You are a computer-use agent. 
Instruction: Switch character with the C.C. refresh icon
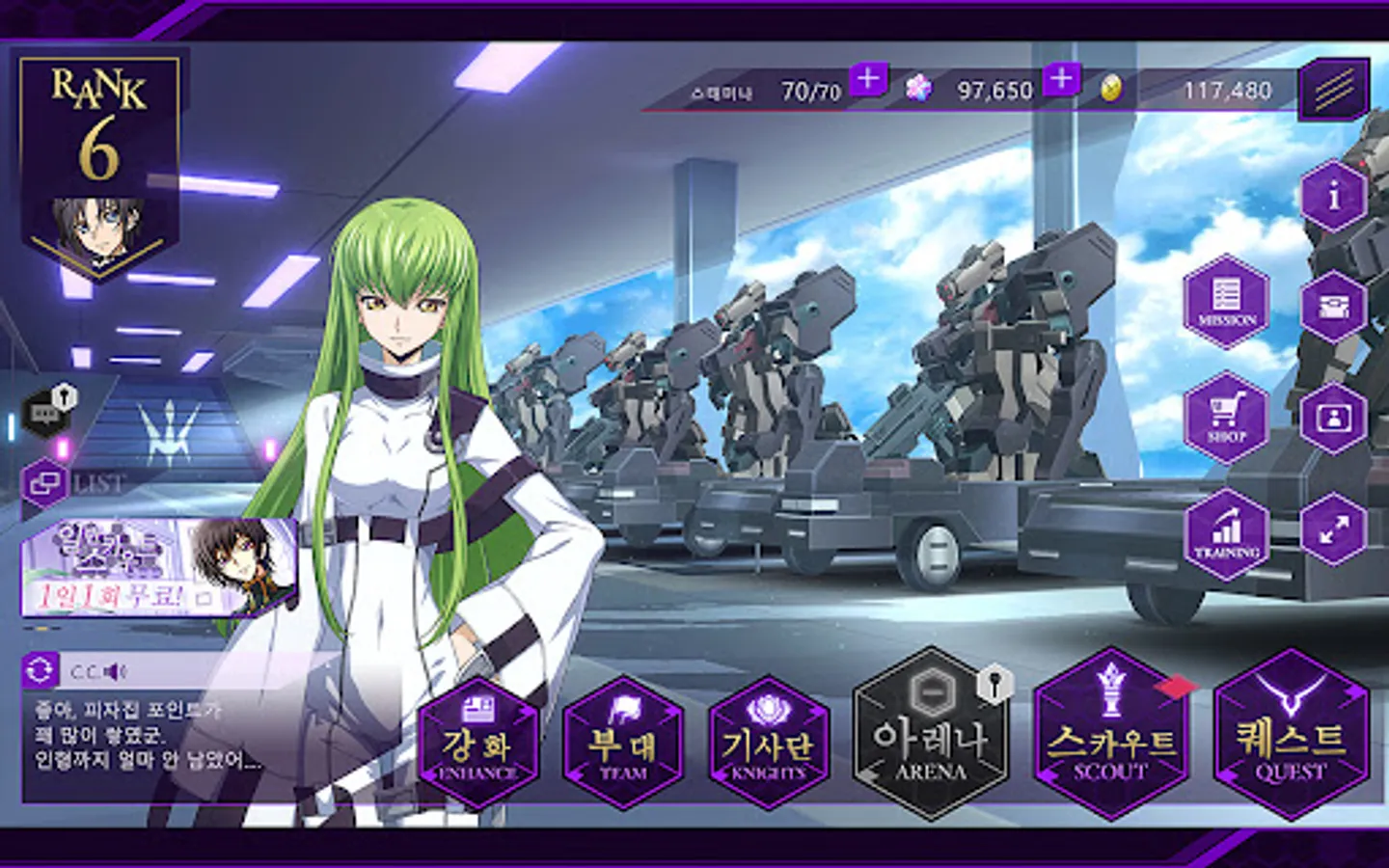coord(41,670)
